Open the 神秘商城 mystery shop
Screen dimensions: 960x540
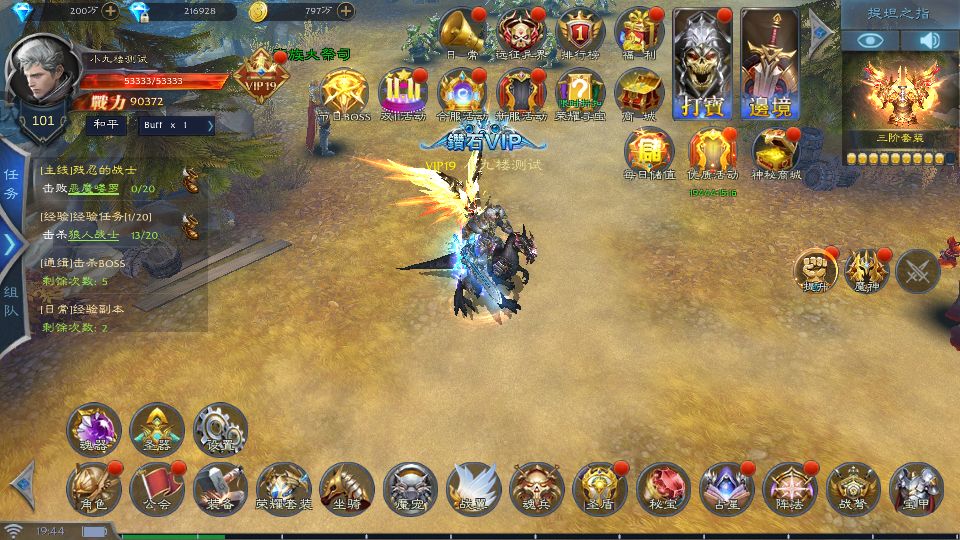[777, 153]
